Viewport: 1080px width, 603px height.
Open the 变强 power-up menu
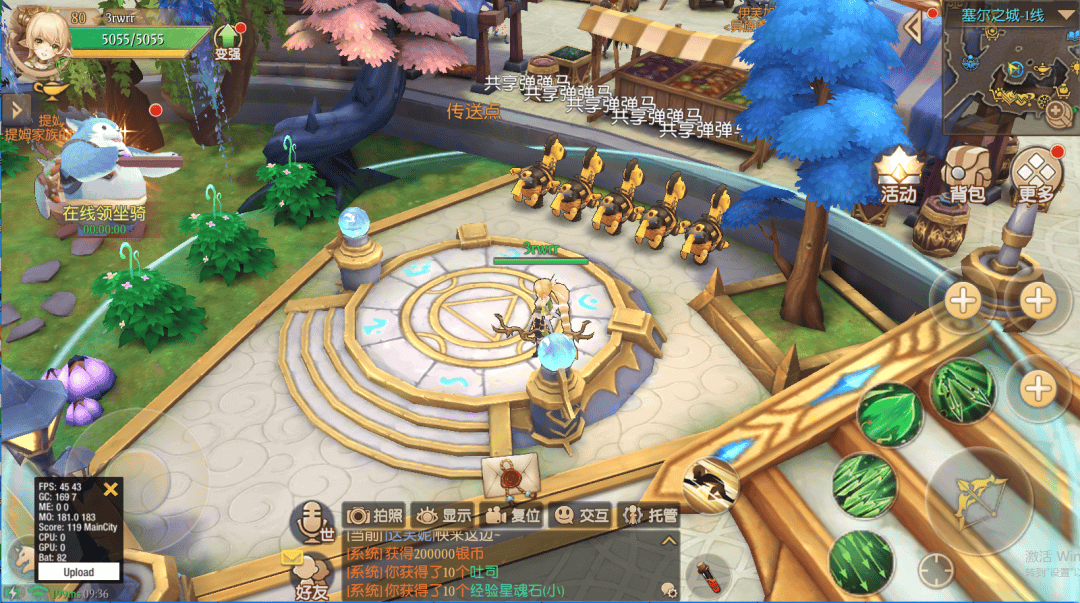pos(228,42)
